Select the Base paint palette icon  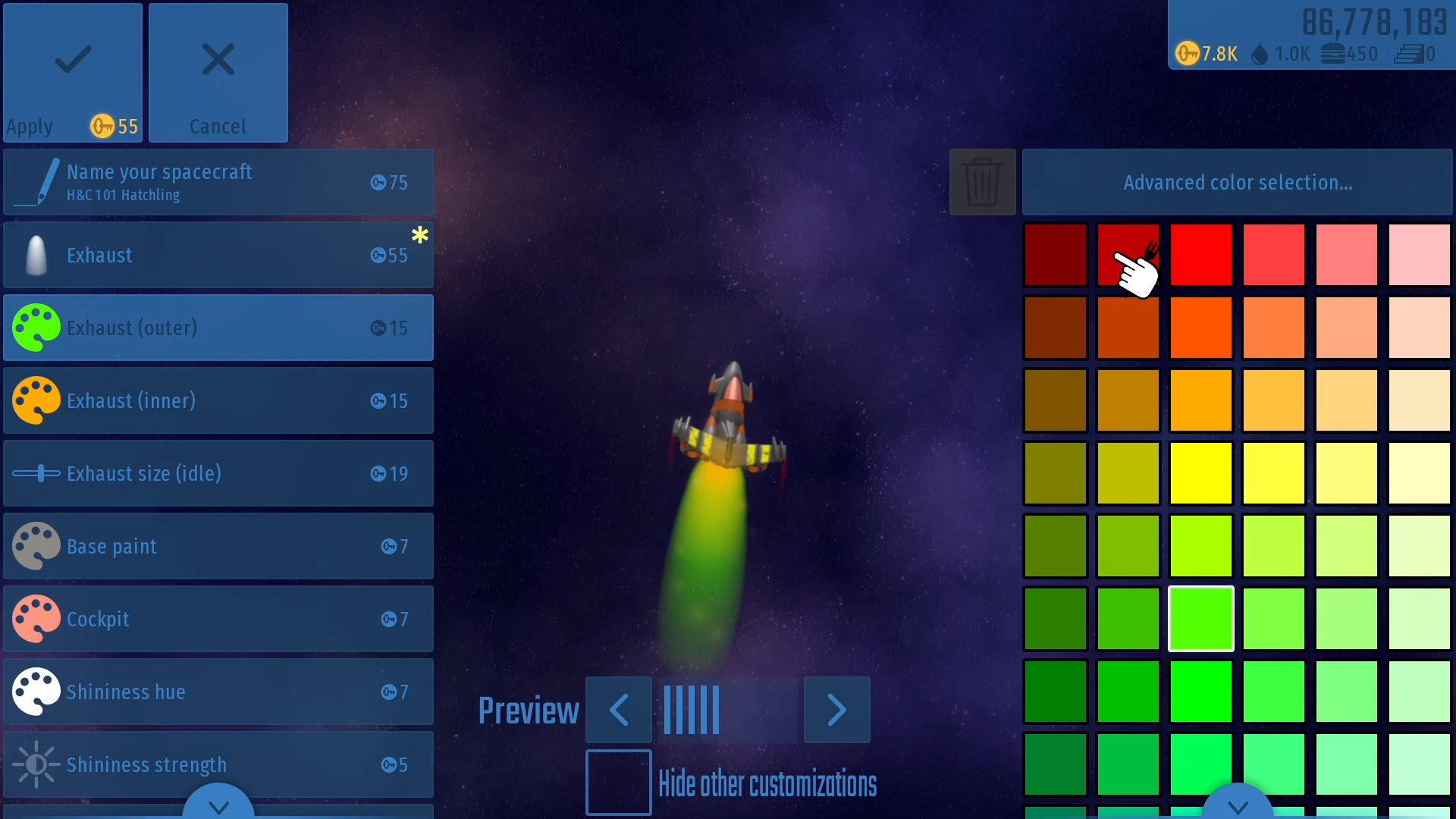(x=35, y=546)
